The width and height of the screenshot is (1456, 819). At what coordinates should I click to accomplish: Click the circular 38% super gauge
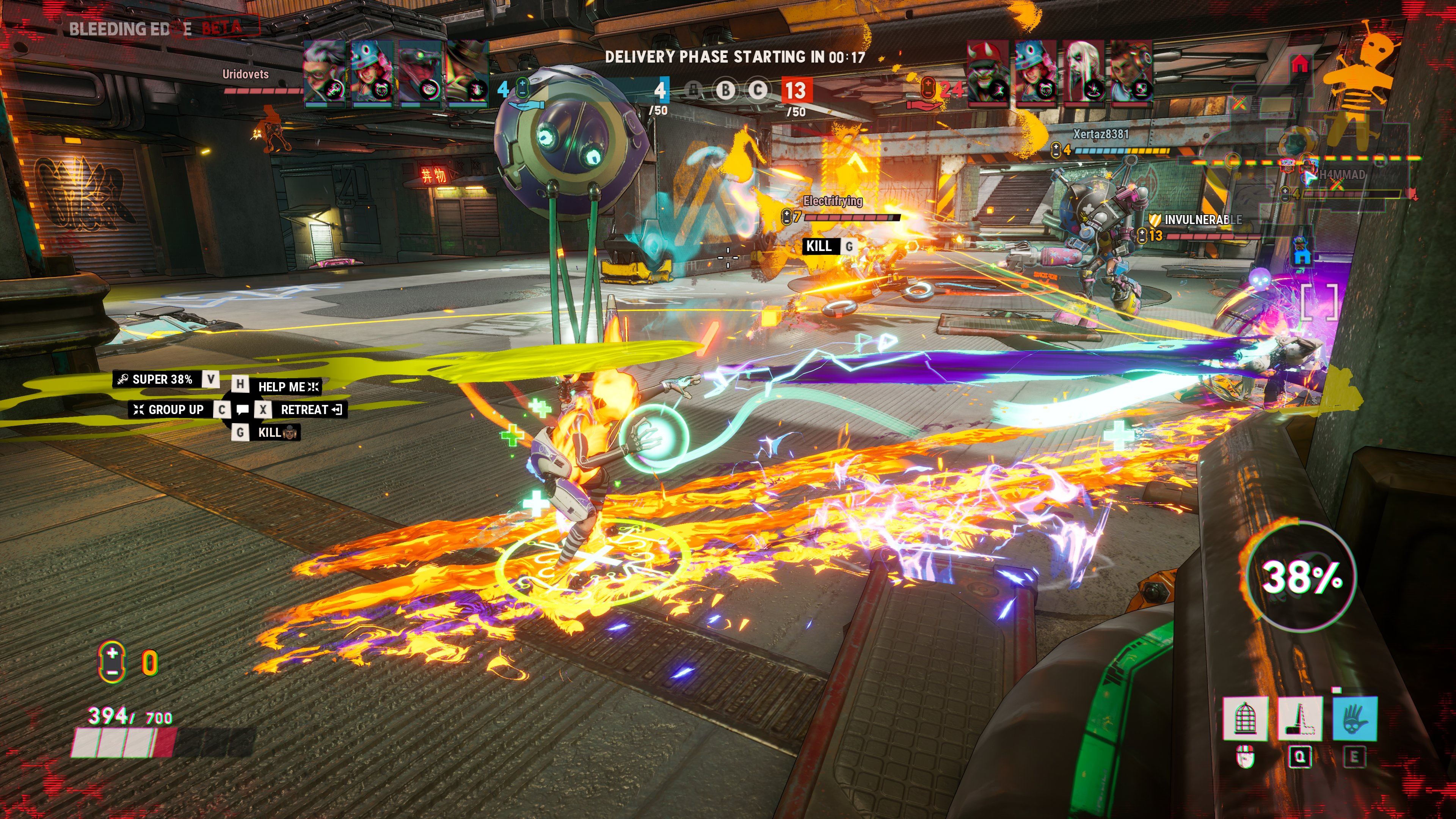pyautogui.click(x=1301, y=576)
